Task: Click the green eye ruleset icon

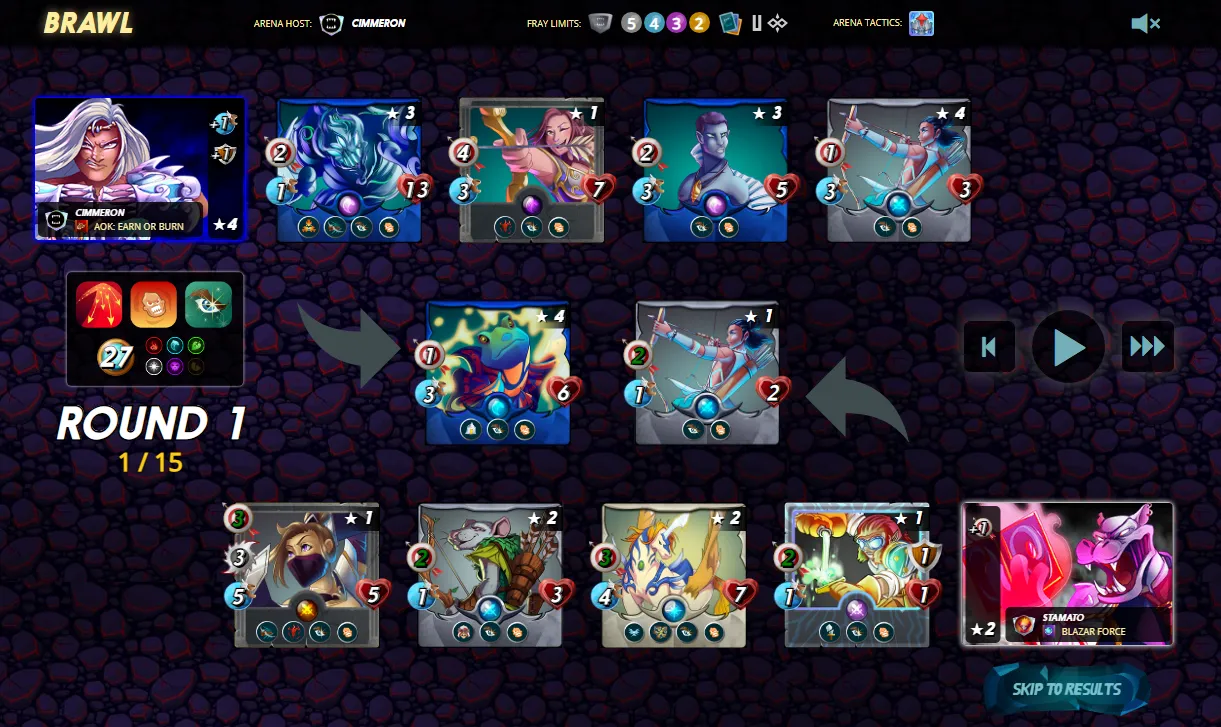Action: click(208, 304)
